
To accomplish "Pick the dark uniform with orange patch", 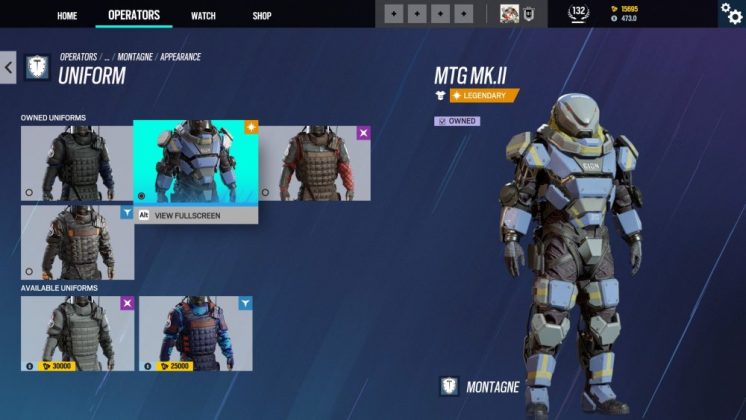I will coord(77,242).
